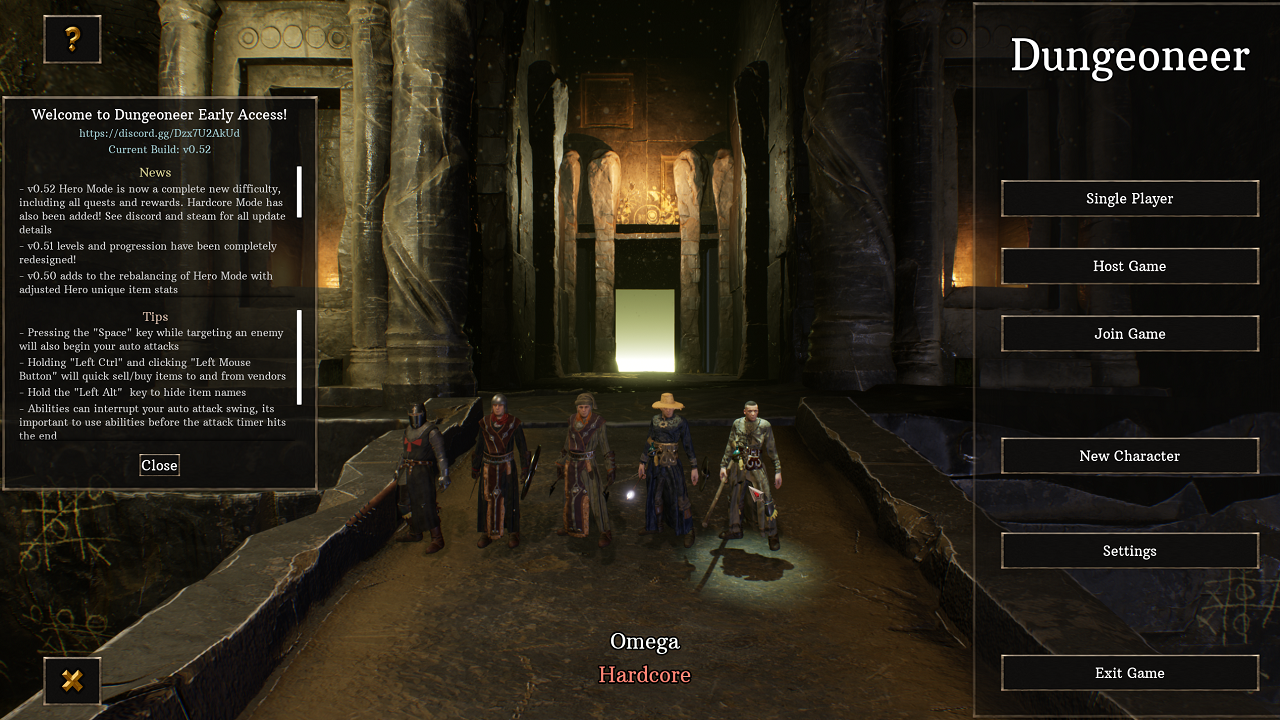Screen dimensions: 1280x720
Task: Click the golden X icon bottom left
Action: tap(71, 681)
